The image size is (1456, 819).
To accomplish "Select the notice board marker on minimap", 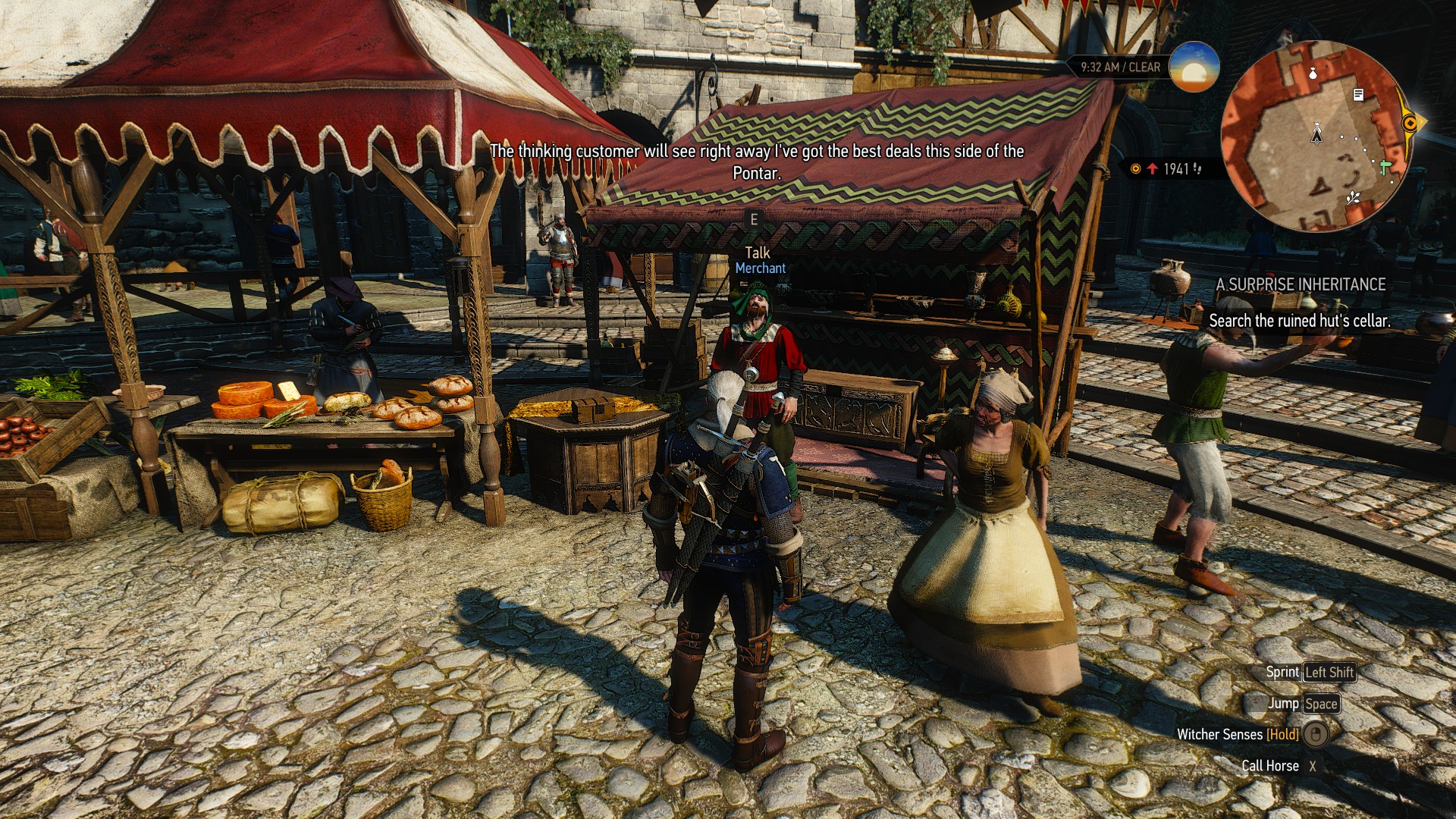I will [1358, 95].
